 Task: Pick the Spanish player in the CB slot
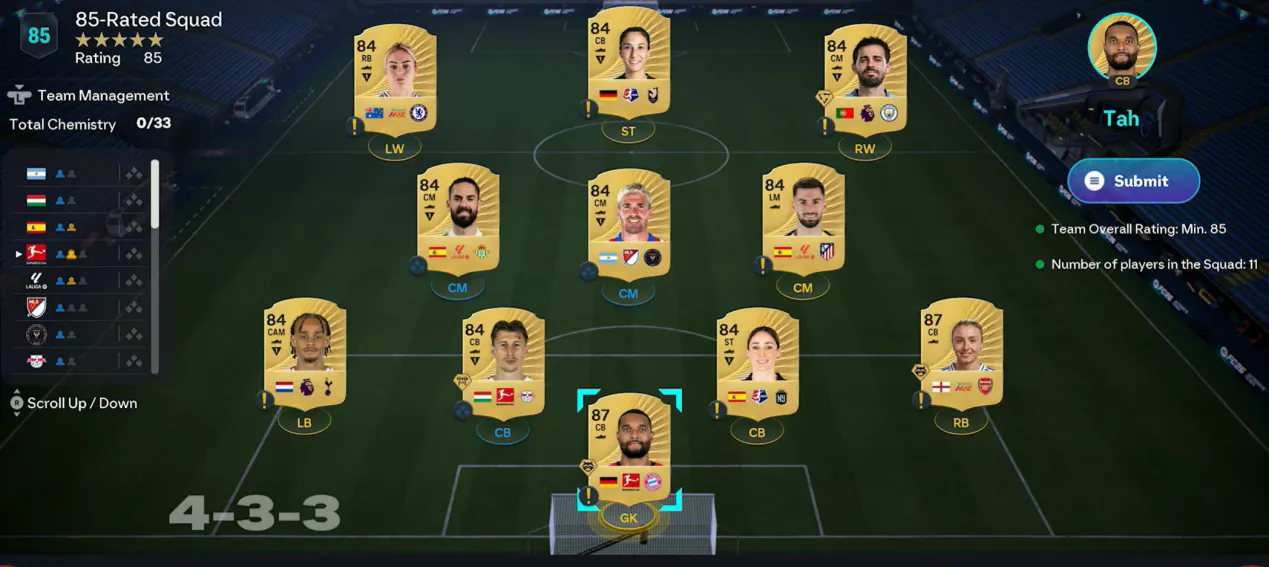tap(757, 361)
